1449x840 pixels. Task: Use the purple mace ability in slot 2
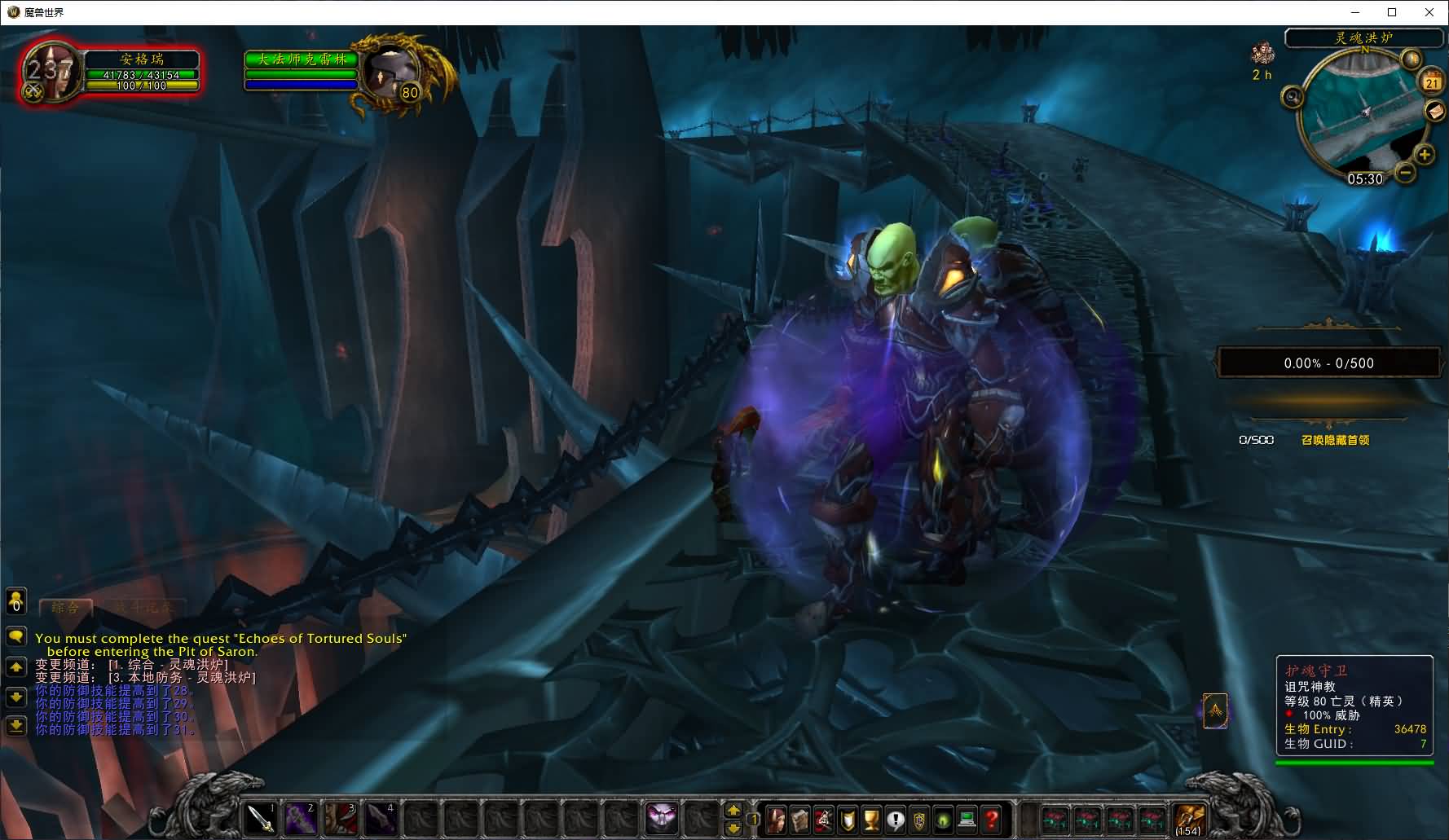[301, 818]
